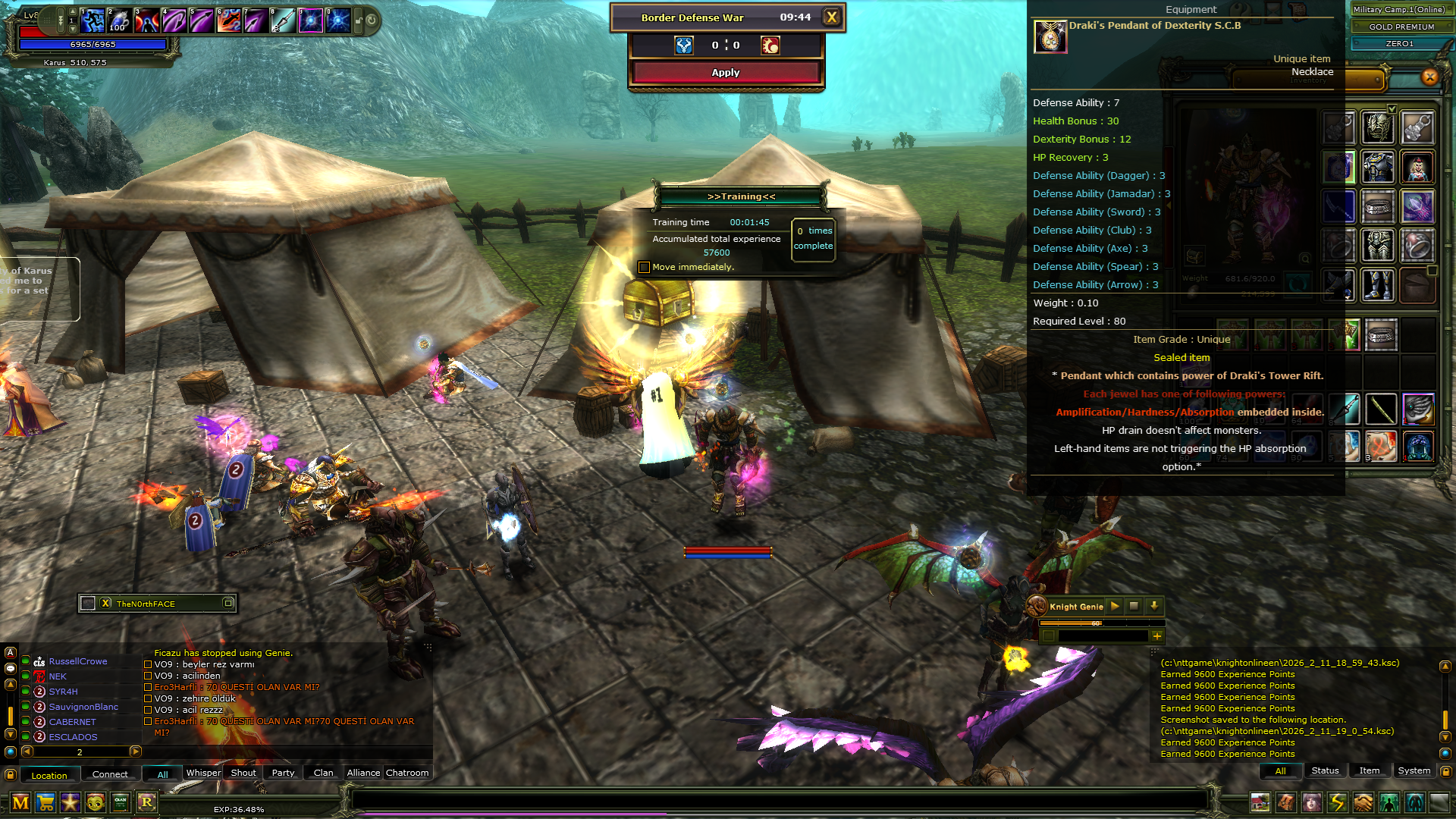Open the M menu icon

tap(20, 802)
